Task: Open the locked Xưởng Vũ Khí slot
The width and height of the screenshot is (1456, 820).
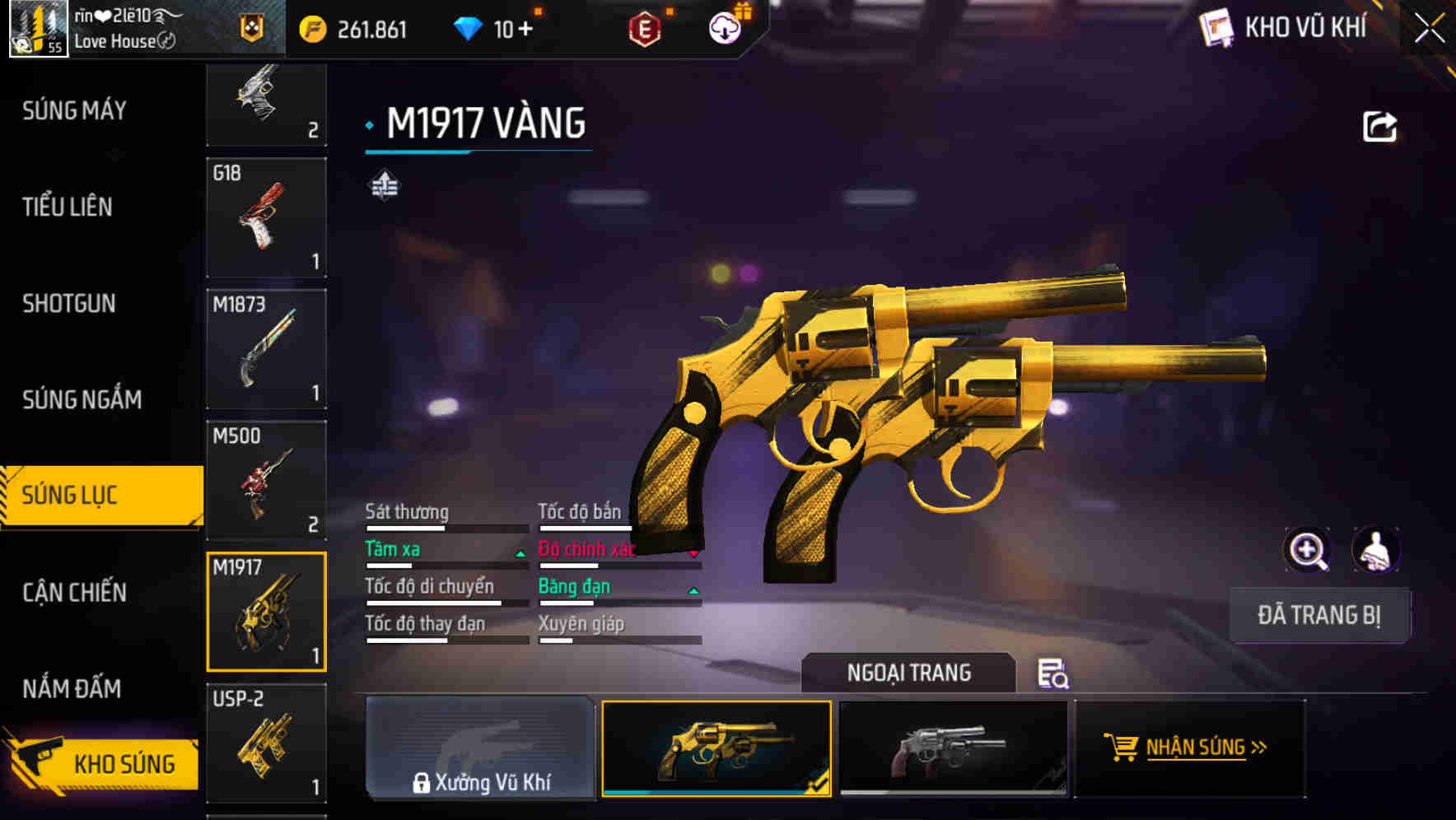Action: [x=480, y=748]
